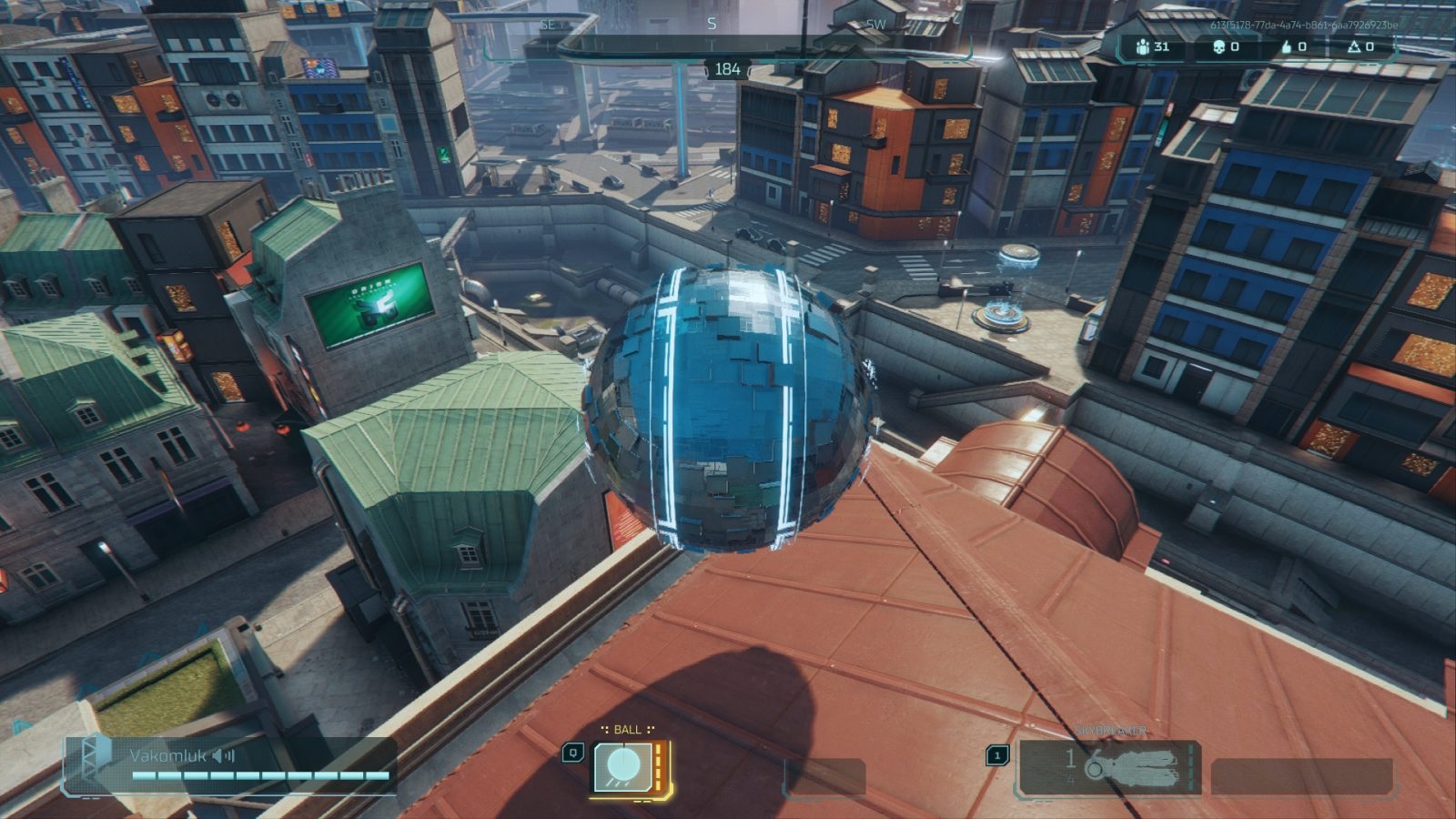This screenshot has width=1456, height=819.
Task: Activate the Ball hack ability
Action: point(622,766)
